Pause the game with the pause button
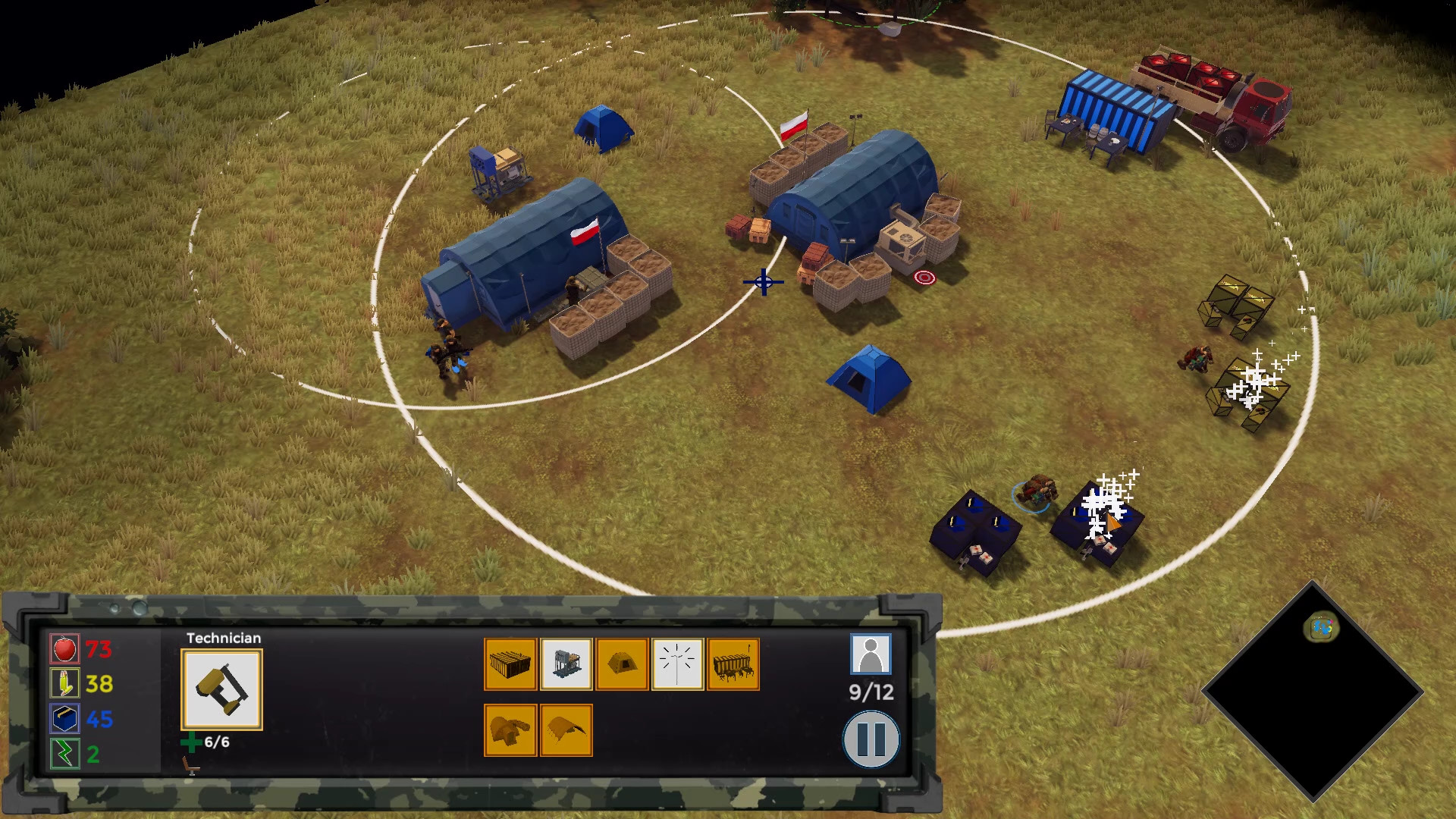Screen dimensions: 1456x819 (871, 739)
